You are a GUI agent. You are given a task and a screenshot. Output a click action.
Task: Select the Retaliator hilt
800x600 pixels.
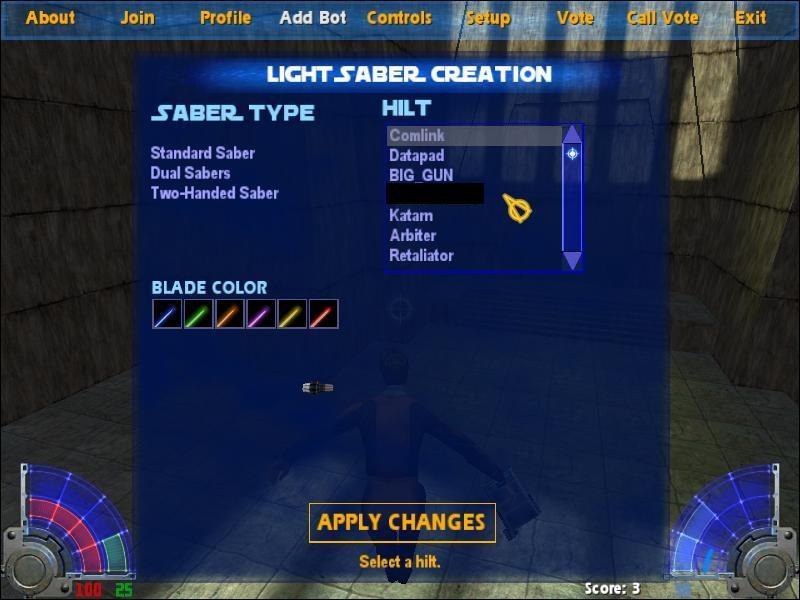click(x=421, y=255)
